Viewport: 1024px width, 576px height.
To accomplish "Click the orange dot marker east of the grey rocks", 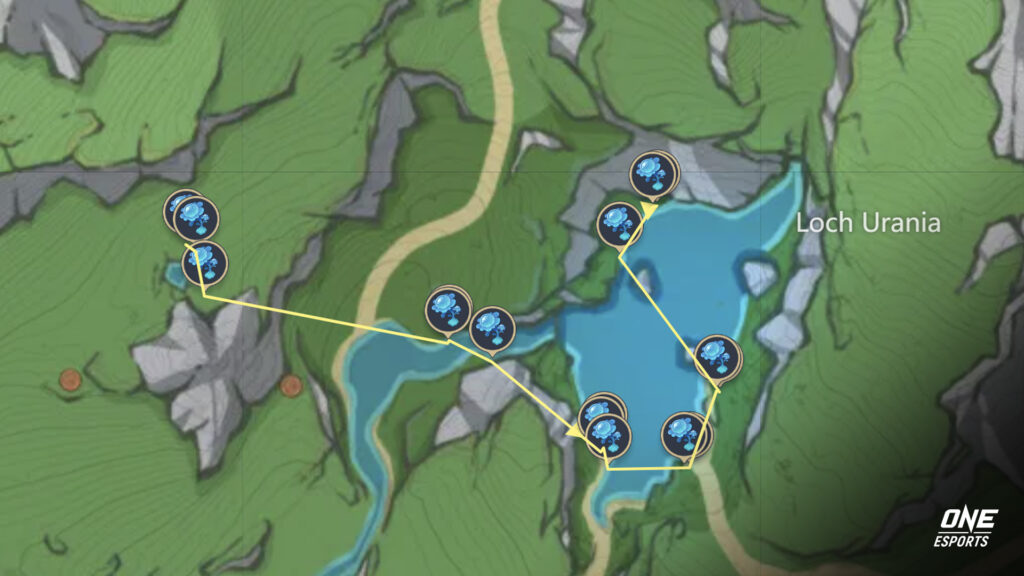I will [291, 386].
